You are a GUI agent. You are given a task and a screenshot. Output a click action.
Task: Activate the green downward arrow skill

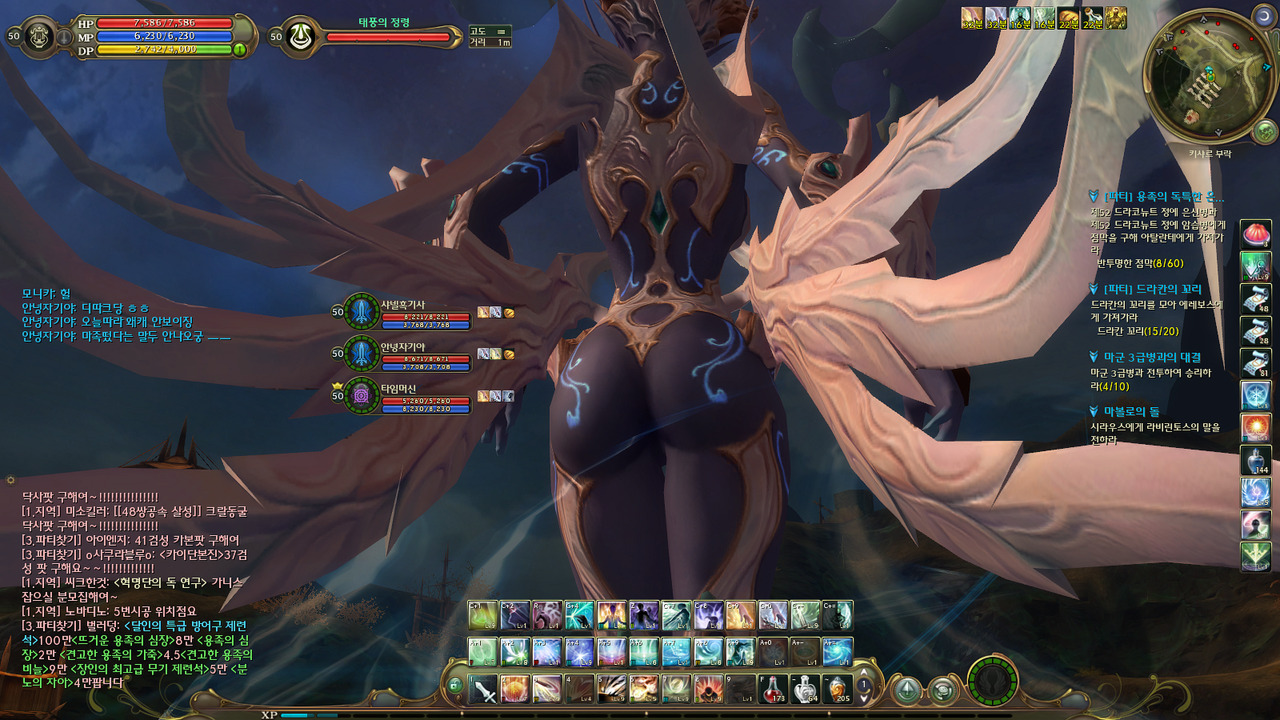pos(1255,555)
